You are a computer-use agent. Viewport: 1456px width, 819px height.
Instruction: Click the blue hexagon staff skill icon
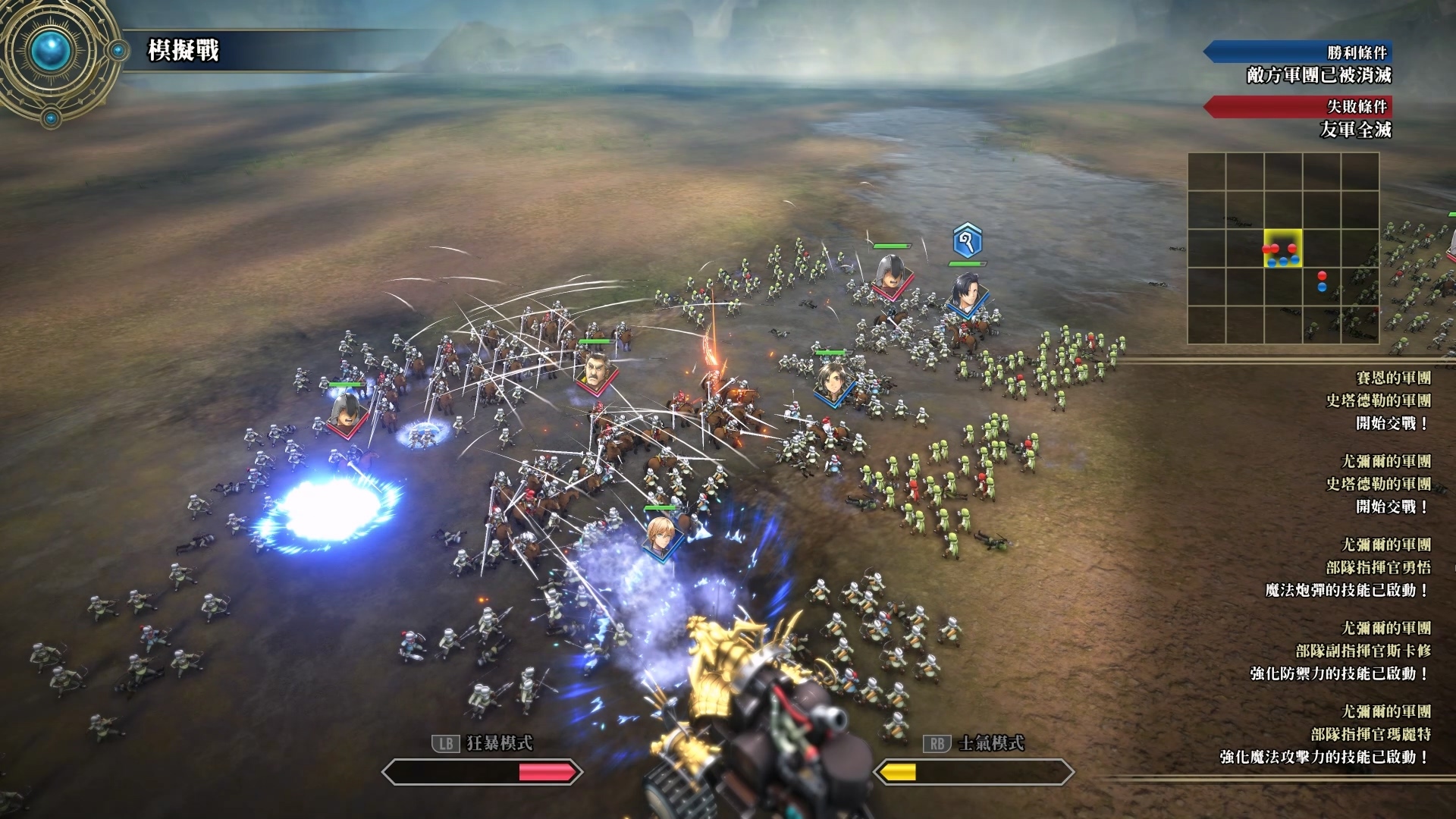(967, 241)
